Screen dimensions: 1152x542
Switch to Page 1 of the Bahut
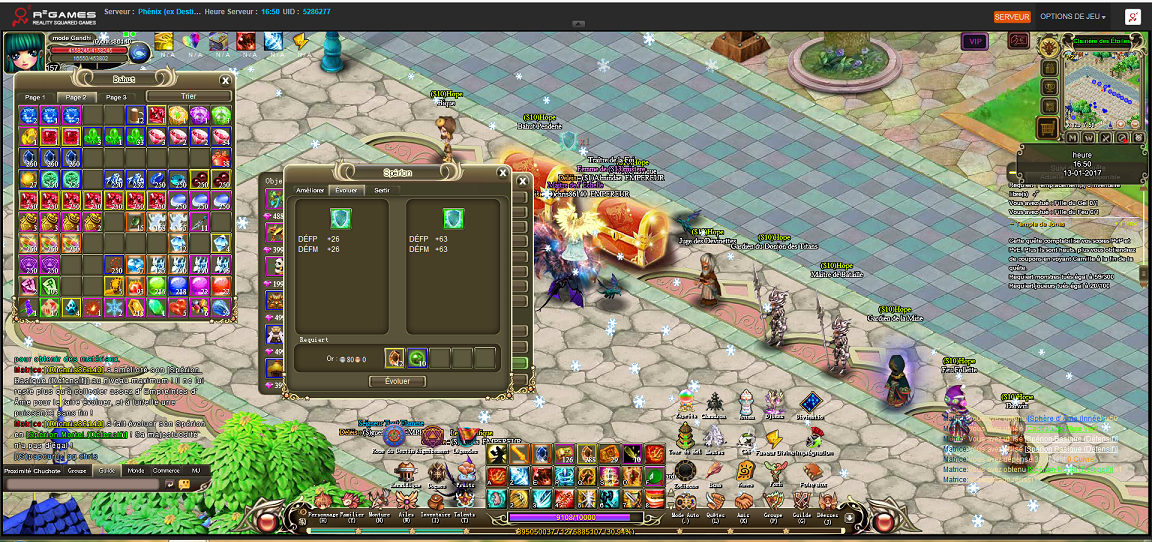34,98
